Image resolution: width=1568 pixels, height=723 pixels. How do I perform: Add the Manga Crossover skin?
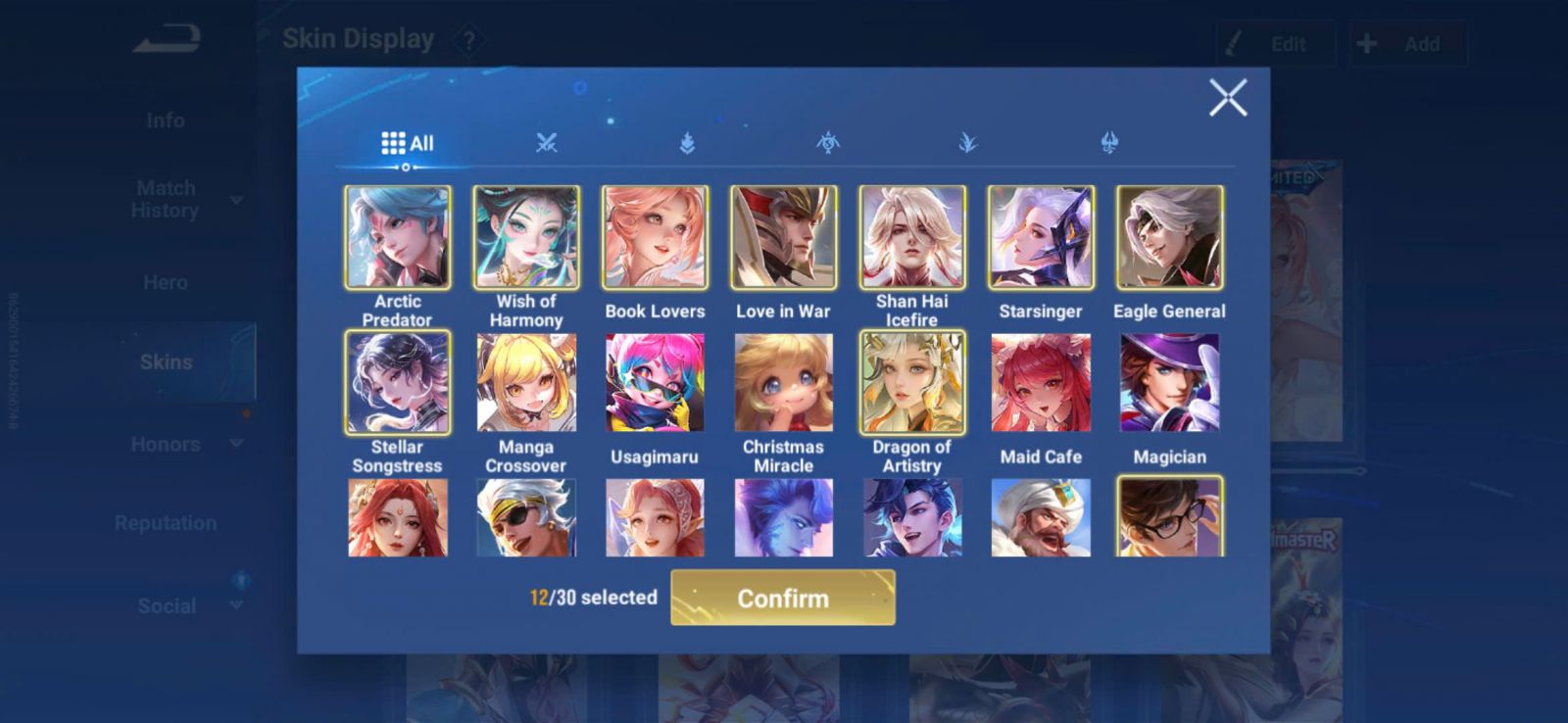pyautogui.click(x=525, y=383)
